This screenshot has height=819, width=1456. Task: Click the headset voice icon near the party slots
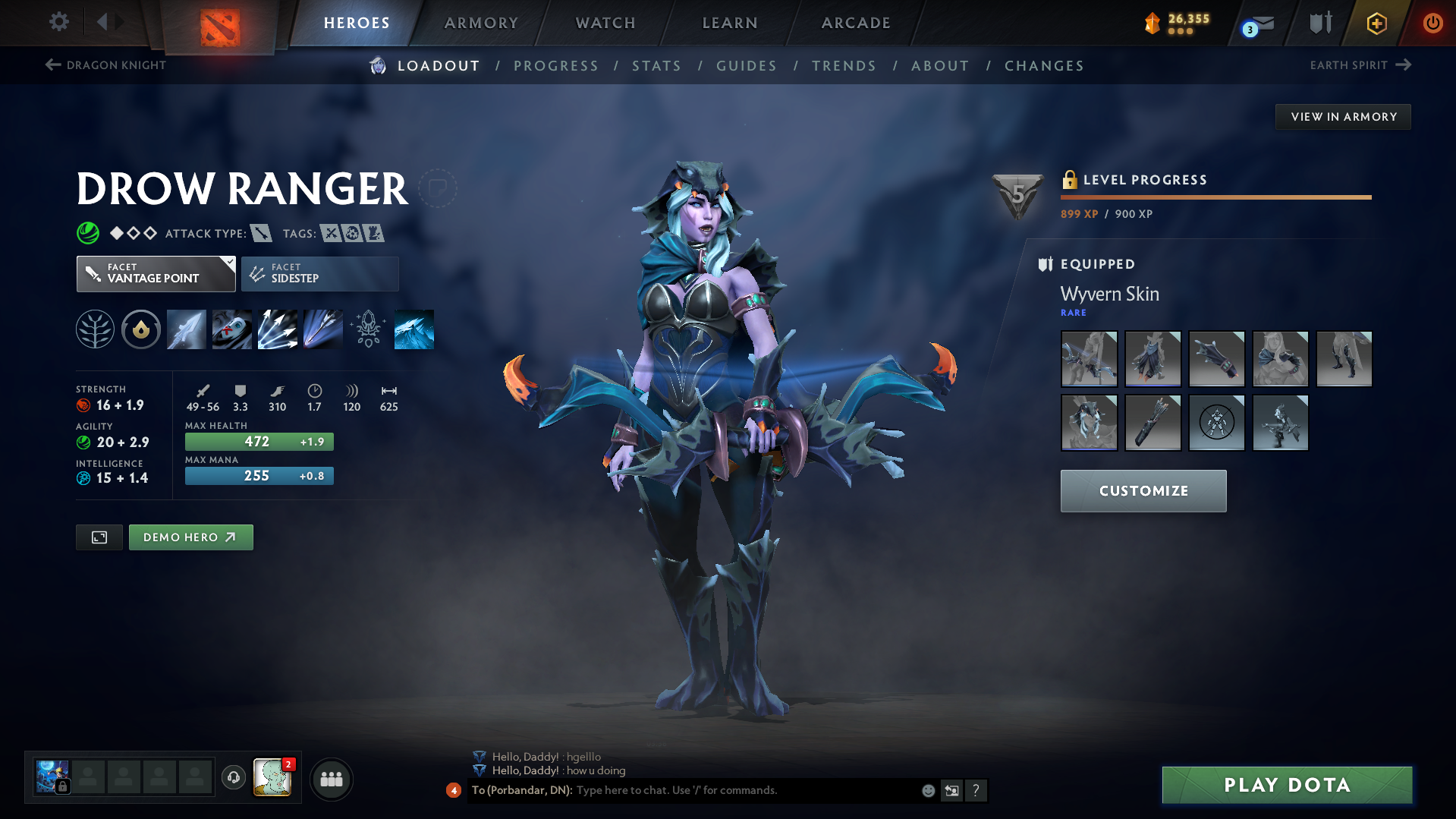click(x=233, y=779)
